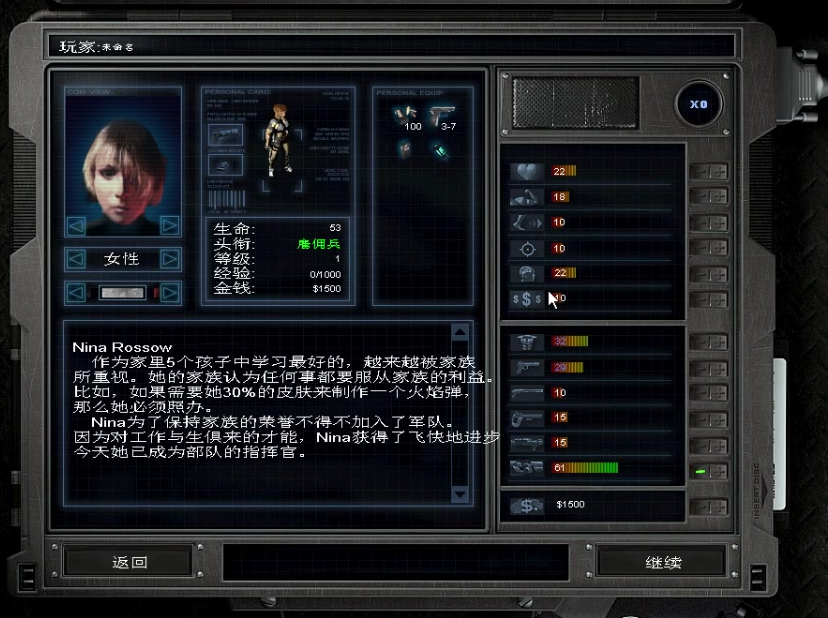
Task: Click the heart health attribute icon
Action: pyautogui.click(x=526, y=172)
